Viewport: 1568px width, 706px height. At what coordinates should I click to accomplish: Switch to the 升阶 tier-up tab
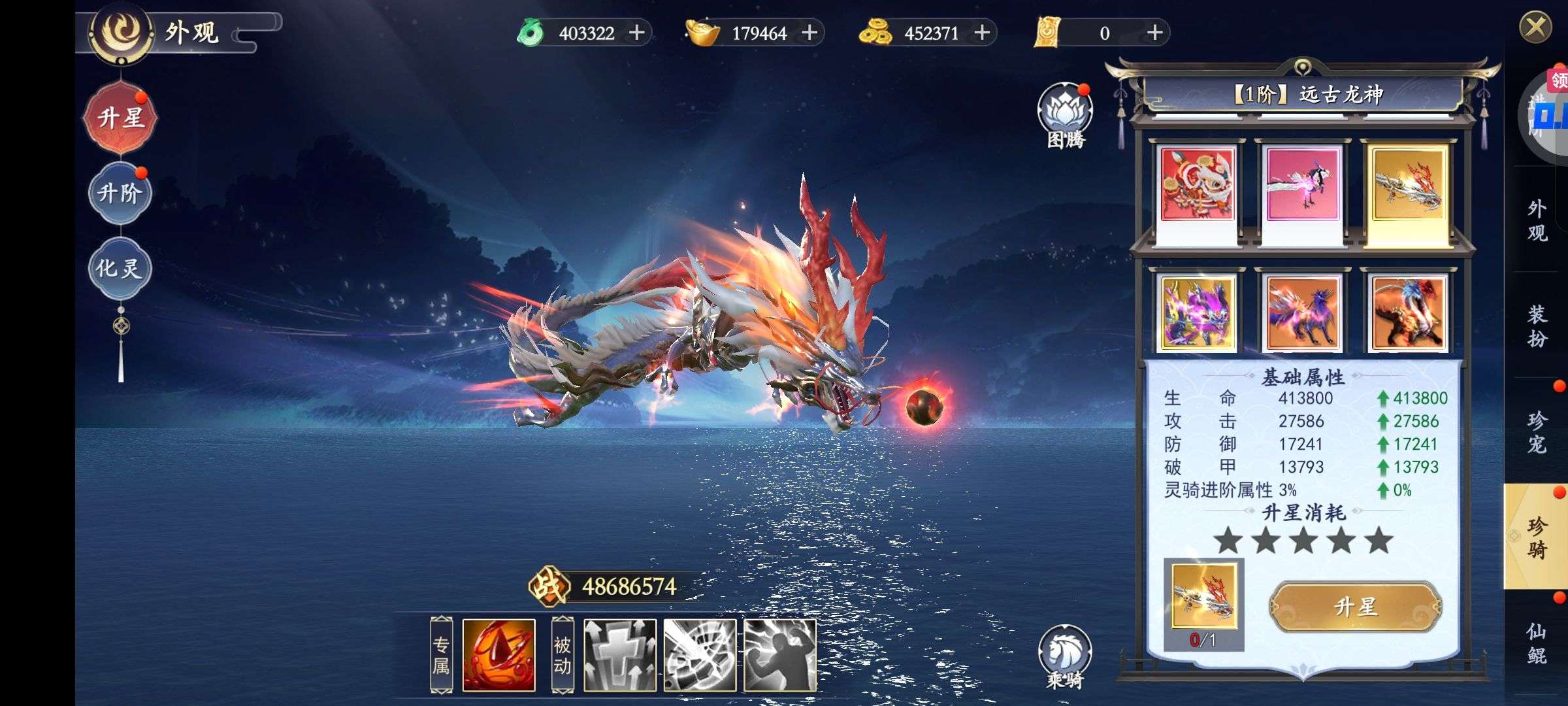[120, 193]
